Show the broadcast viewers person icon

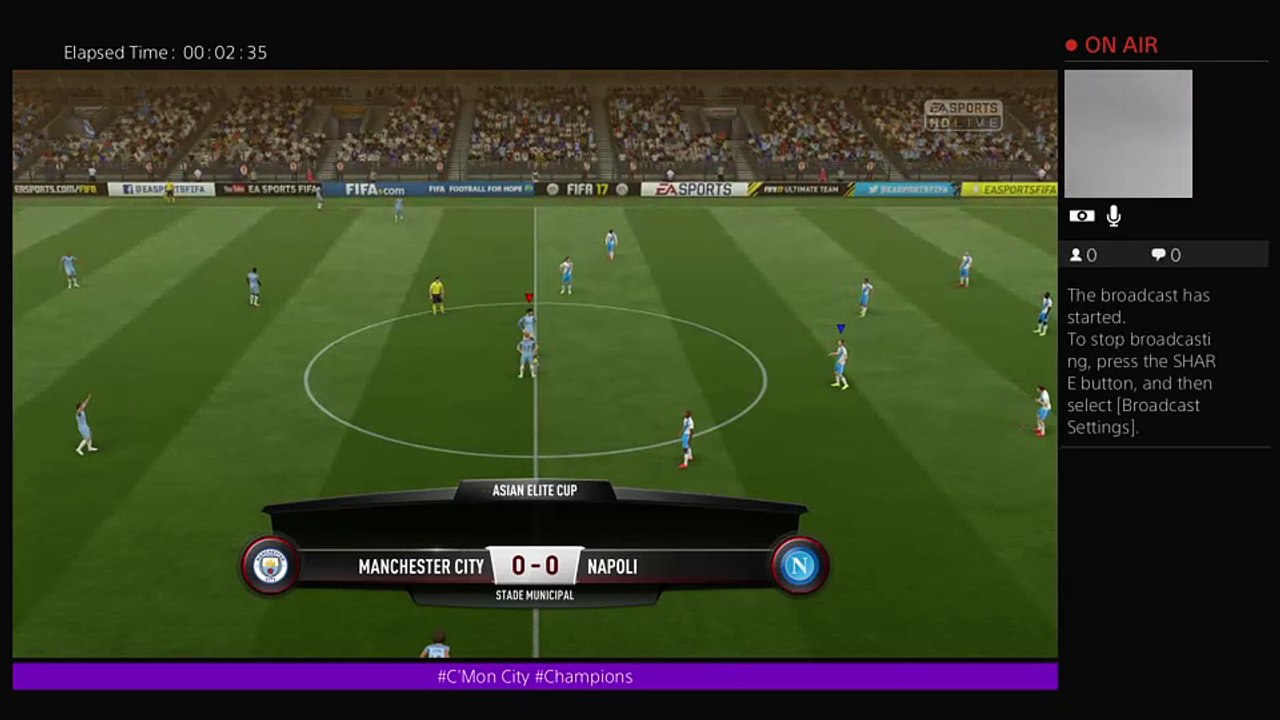[1076, 255]
